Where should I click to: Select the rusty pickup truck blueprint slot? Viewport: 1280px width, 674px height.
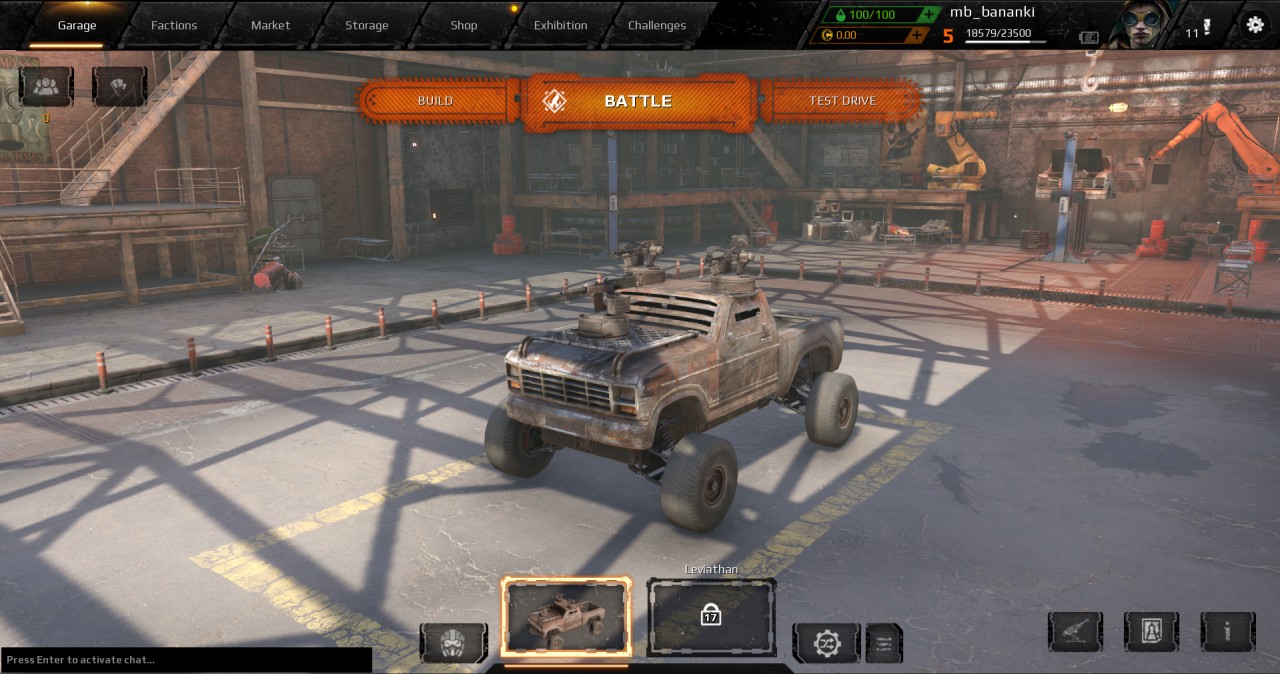(566, 617)
